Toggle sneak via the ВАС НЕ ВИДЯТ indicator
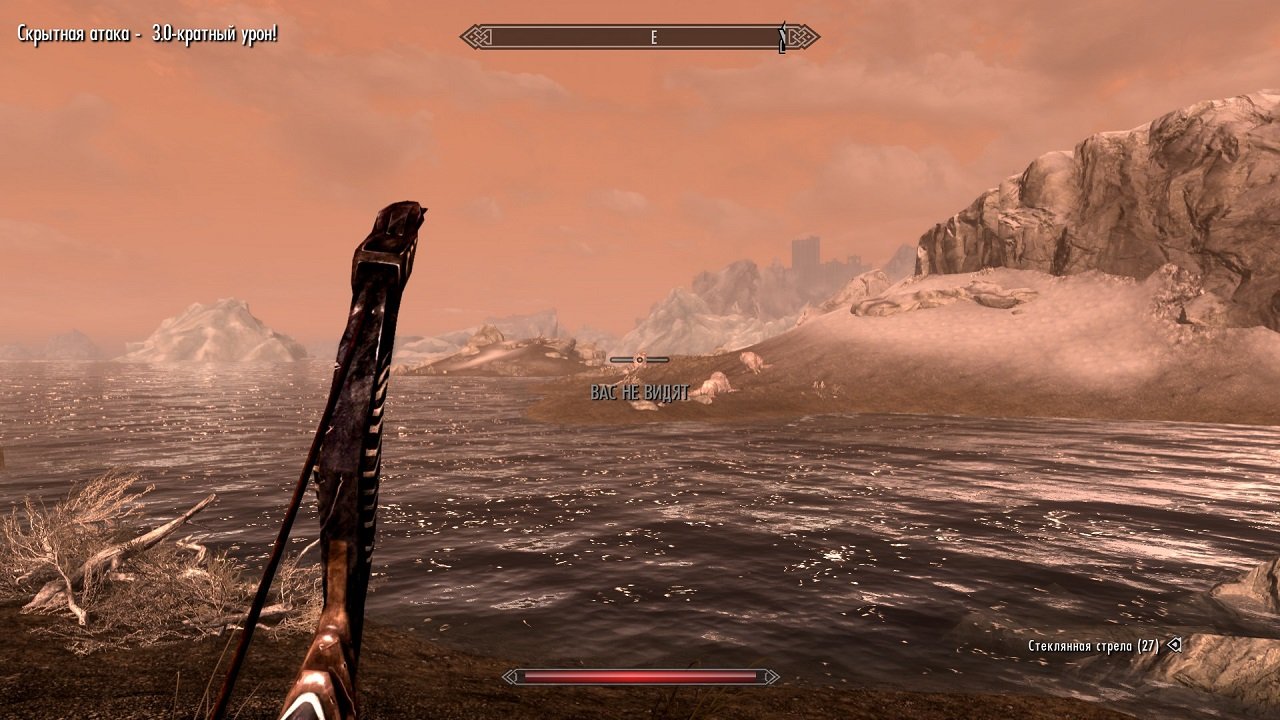Image resolution: width=1280 pixels, height=720 pixels. click(638, 393)
